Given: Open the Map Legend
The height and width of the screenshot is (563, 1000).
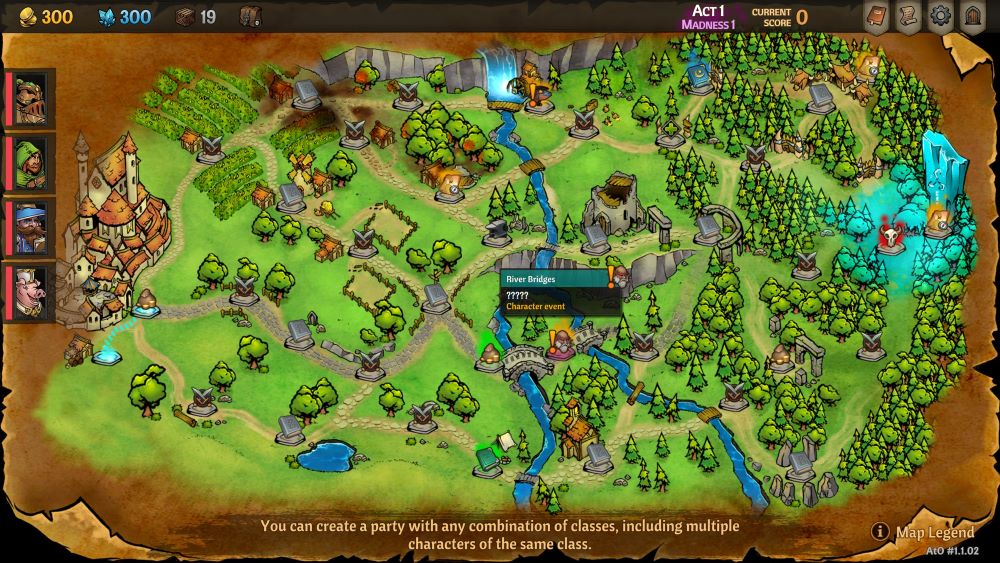Looking at the screenshot, I should coord(924,532).
